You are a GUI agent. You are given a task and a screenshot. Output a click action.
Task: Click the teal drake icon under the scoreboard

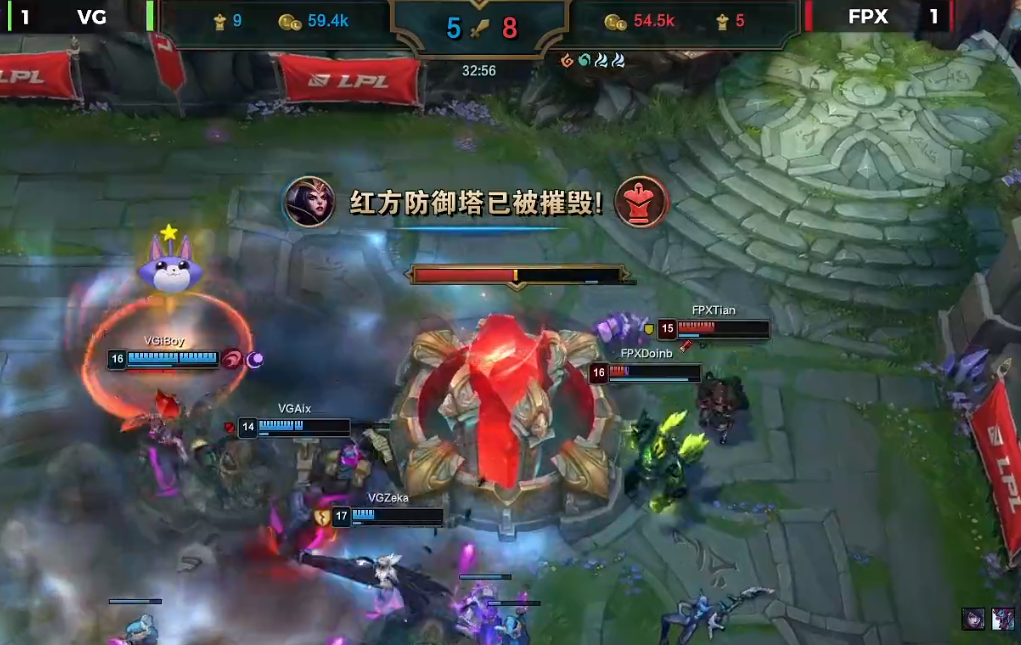584,61
